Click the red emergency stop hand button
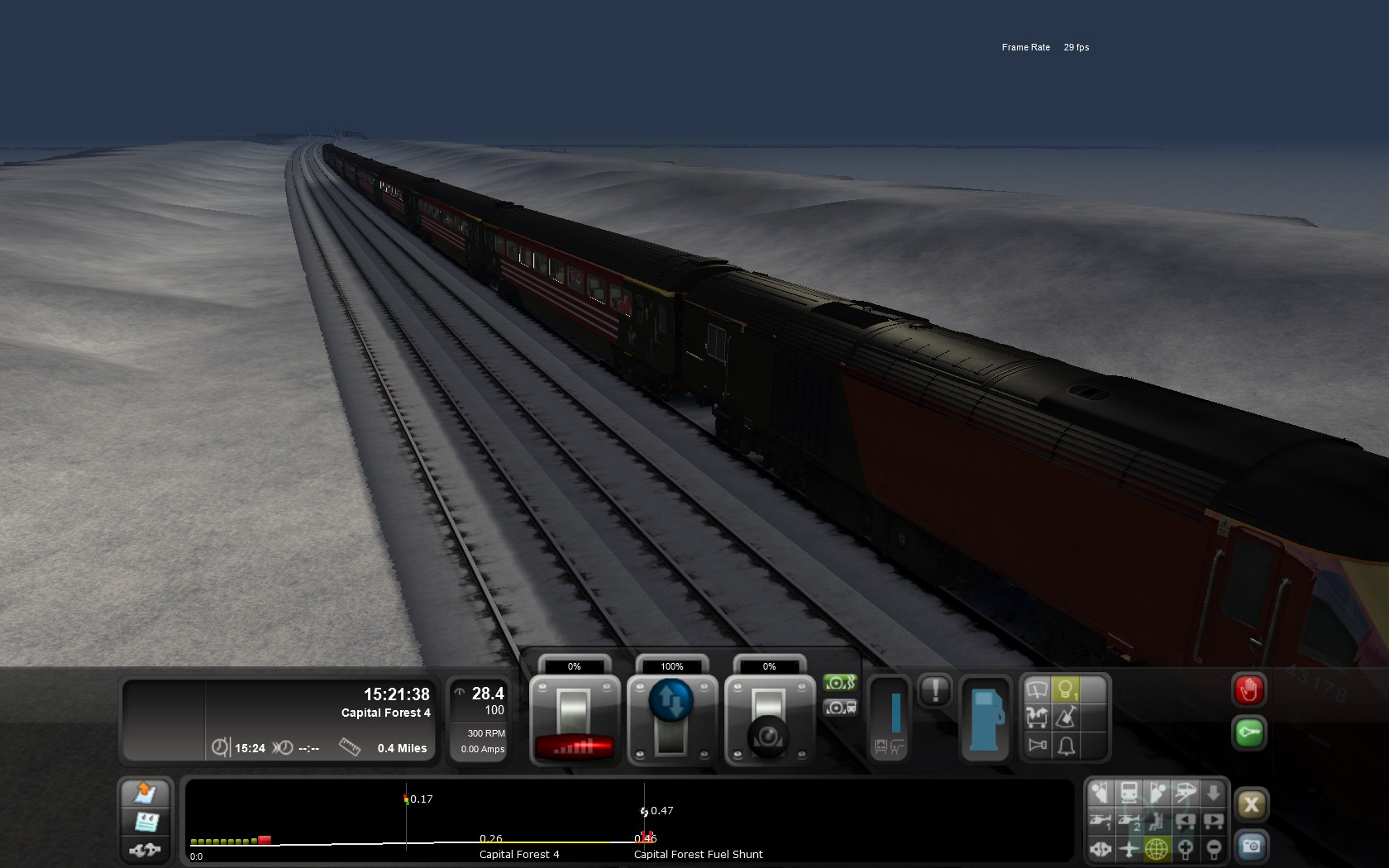This screenshot has width=1389, height=868. pyautogui.click(x=1248, y=690)
